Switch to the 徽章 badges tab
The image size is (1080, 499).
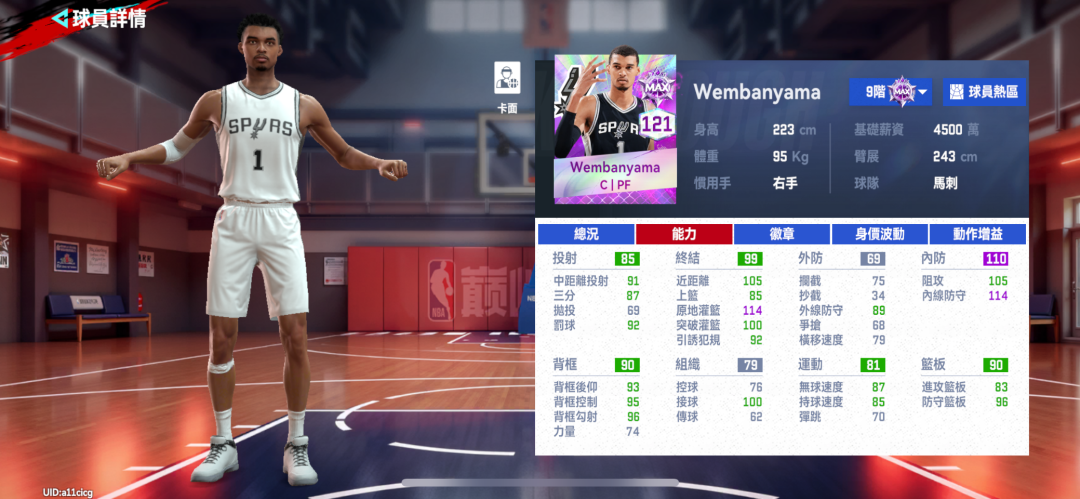(x=782, y=234)
